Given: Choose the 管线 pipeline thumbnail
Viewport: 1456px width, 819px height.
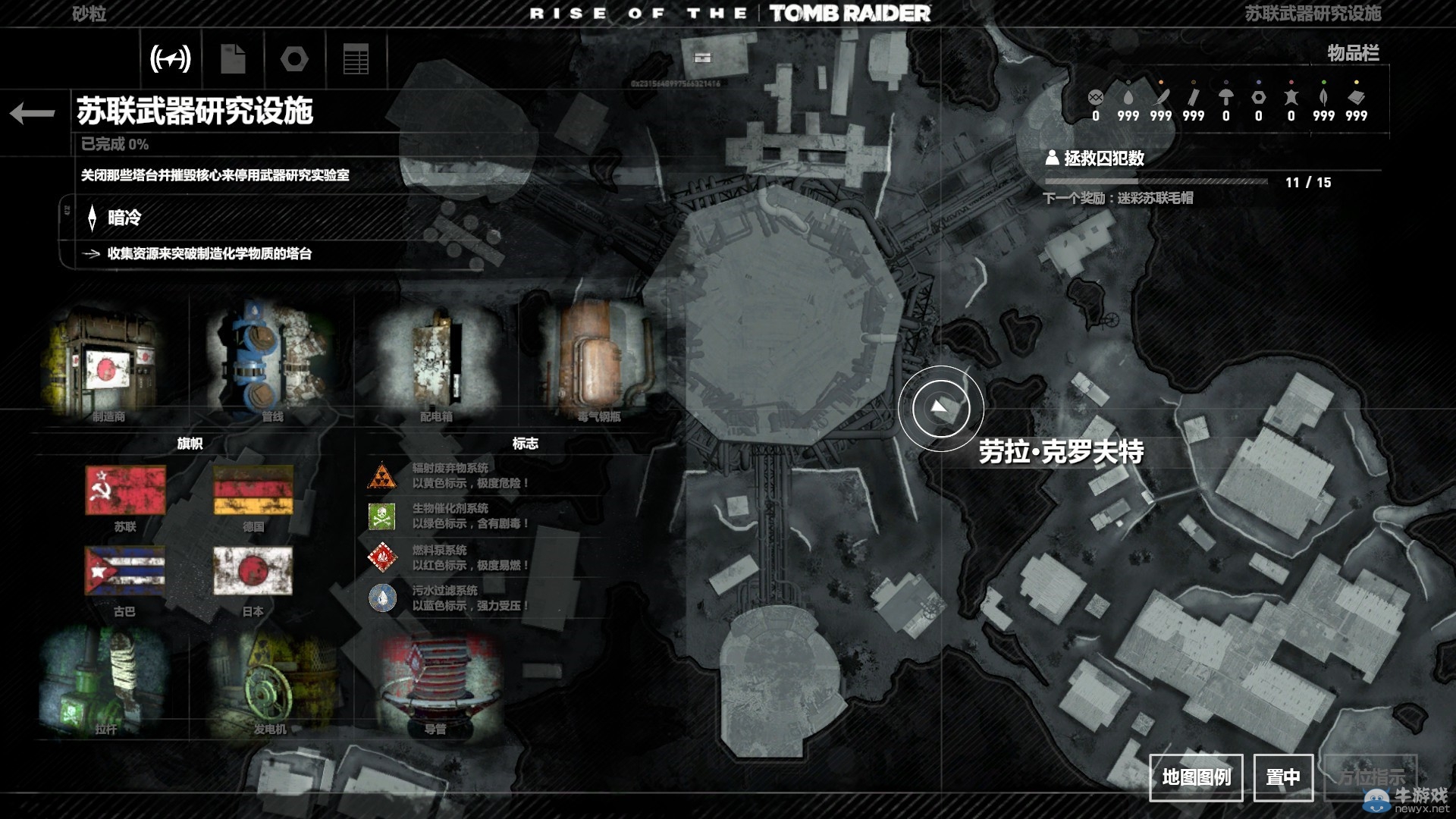Looking at the screenshot, I should coord(271,360).
